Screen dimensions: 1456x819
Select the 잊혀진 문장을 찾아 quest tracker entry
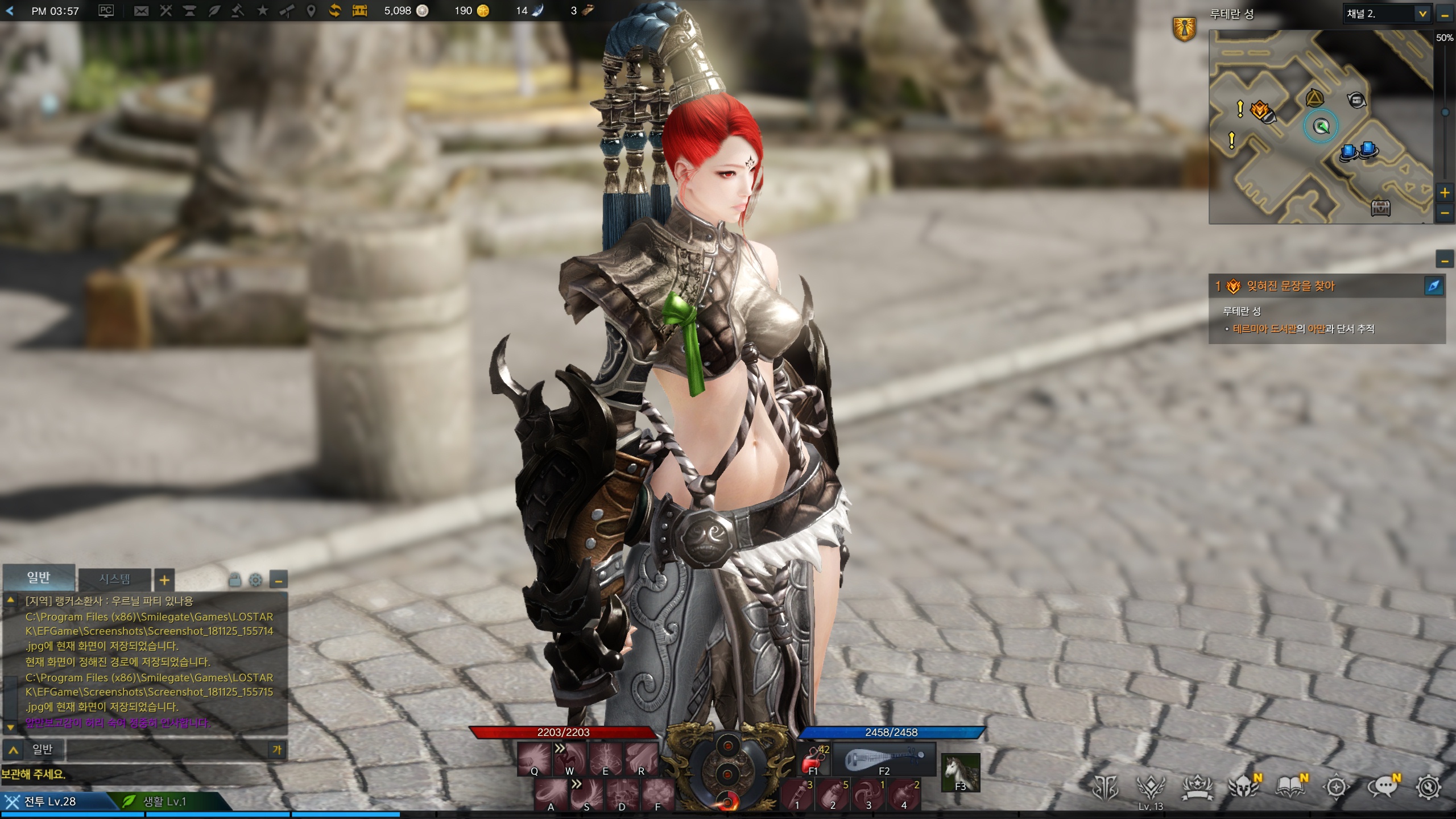[1291, 286]
